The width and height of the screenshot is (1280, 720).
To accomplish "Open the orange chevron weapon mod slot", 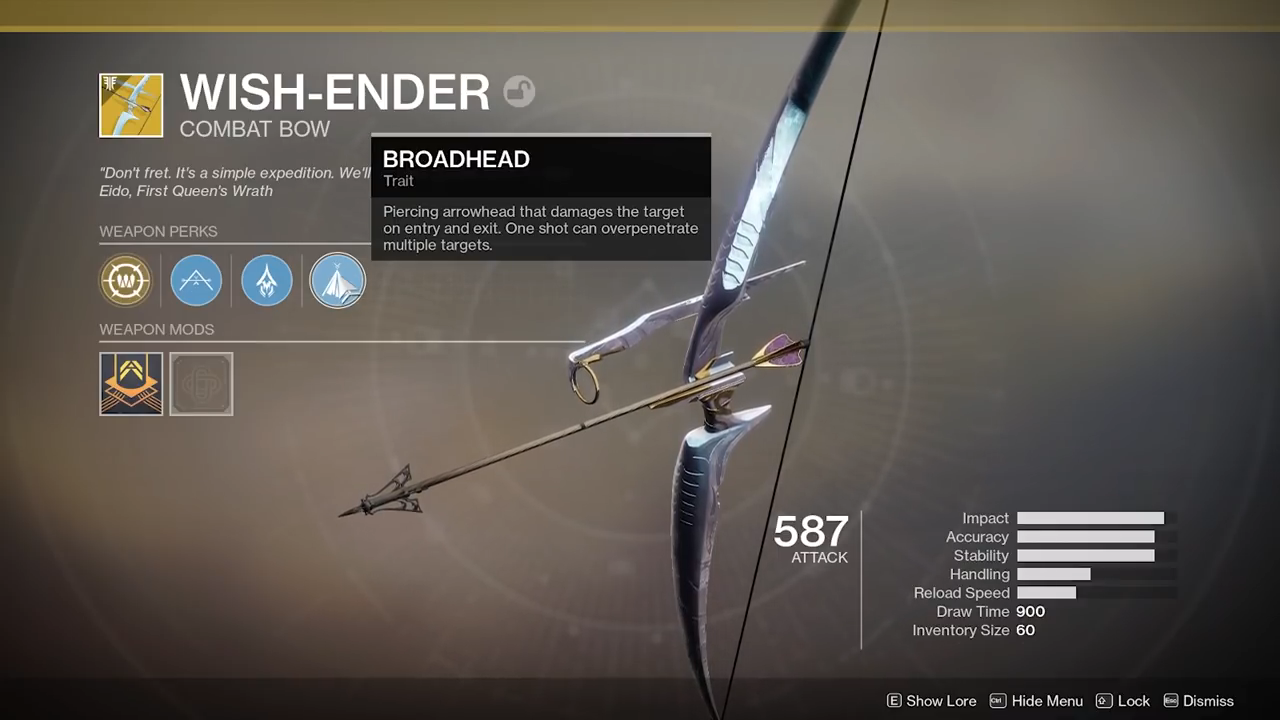I will click(x=131, y=383).
